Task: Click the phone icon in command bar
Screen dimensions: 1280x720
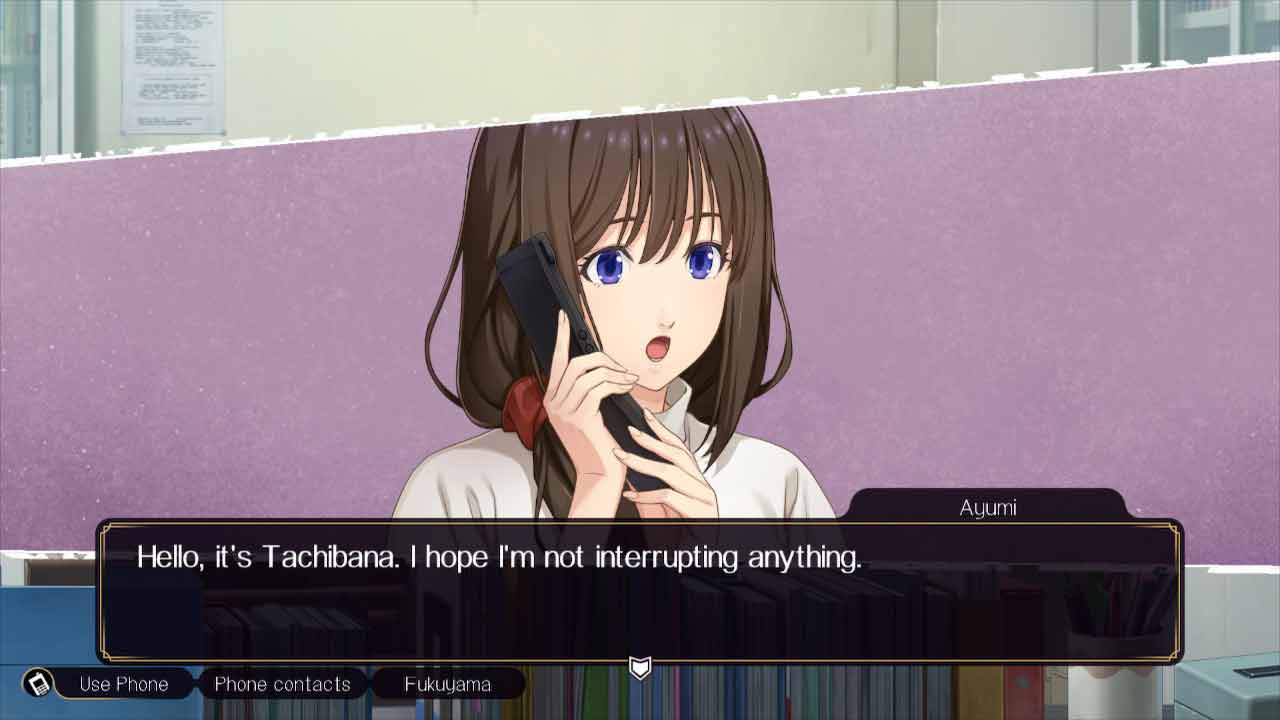Action: click(x=39, y=684)
